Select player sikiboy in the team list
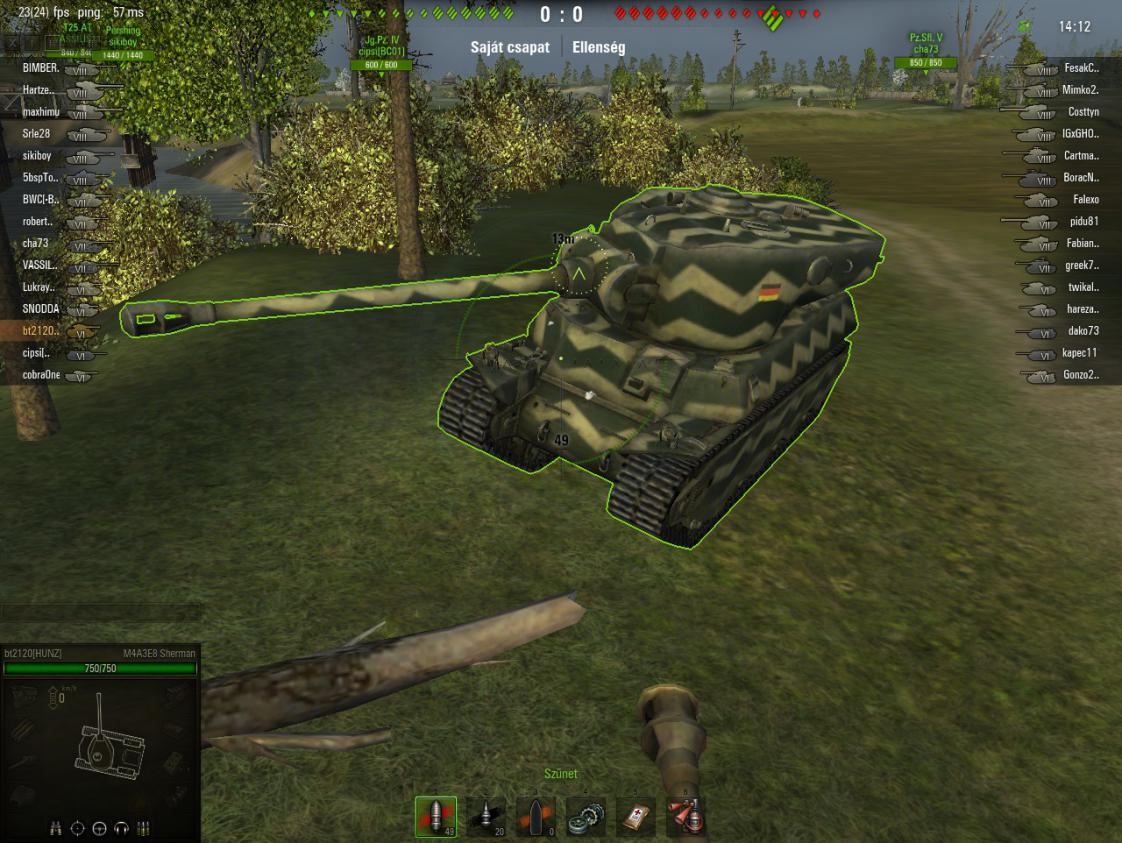 point(37,155)
